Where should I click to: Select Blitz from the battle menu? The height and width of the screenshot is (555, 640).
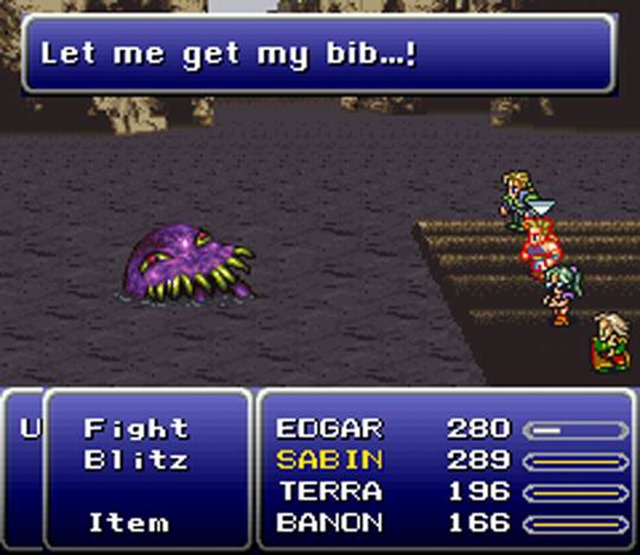tap(136, 460)
